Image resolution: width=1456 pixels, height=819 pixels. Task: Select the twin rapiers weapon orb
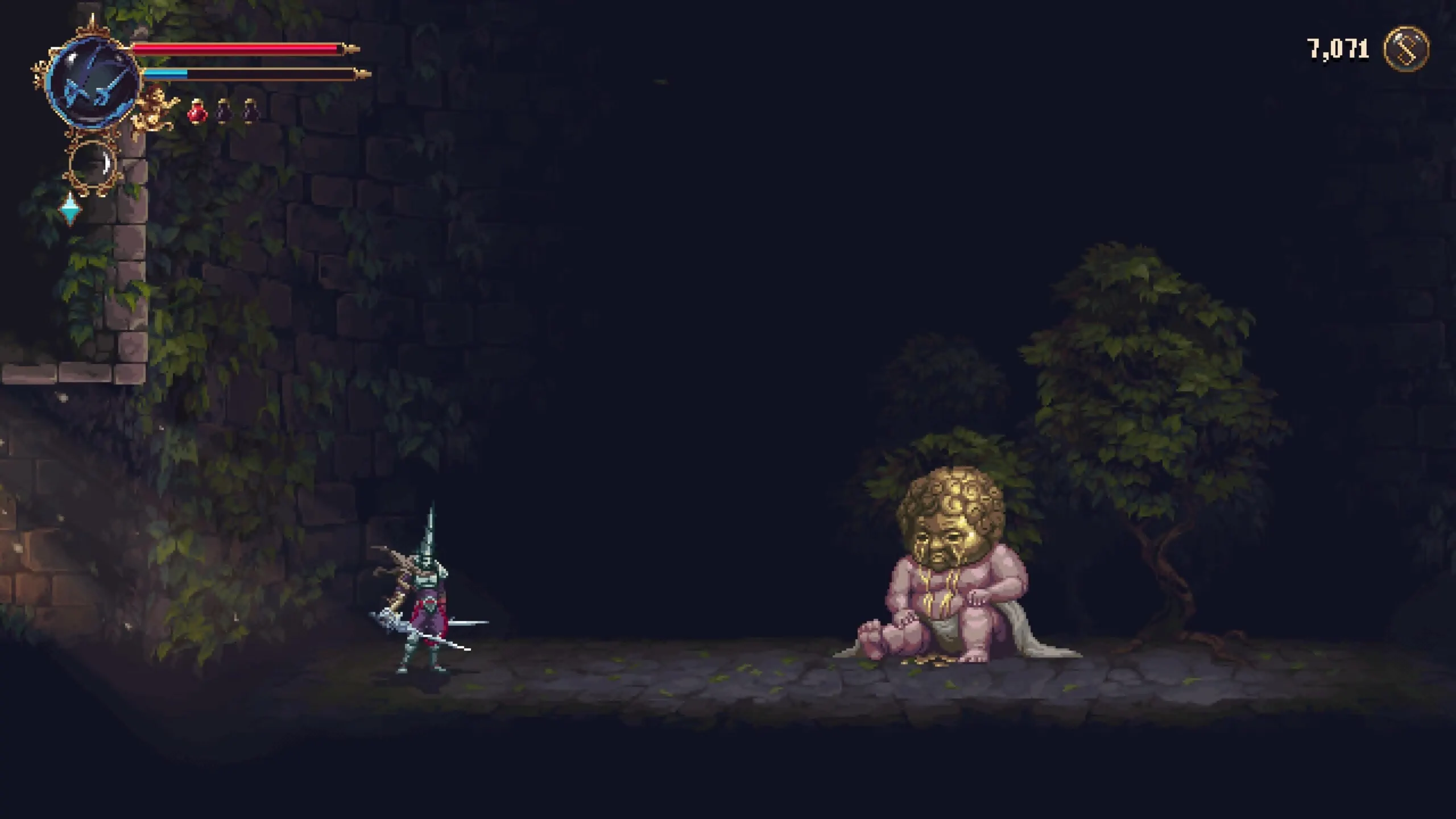click(x=93, y=82)
